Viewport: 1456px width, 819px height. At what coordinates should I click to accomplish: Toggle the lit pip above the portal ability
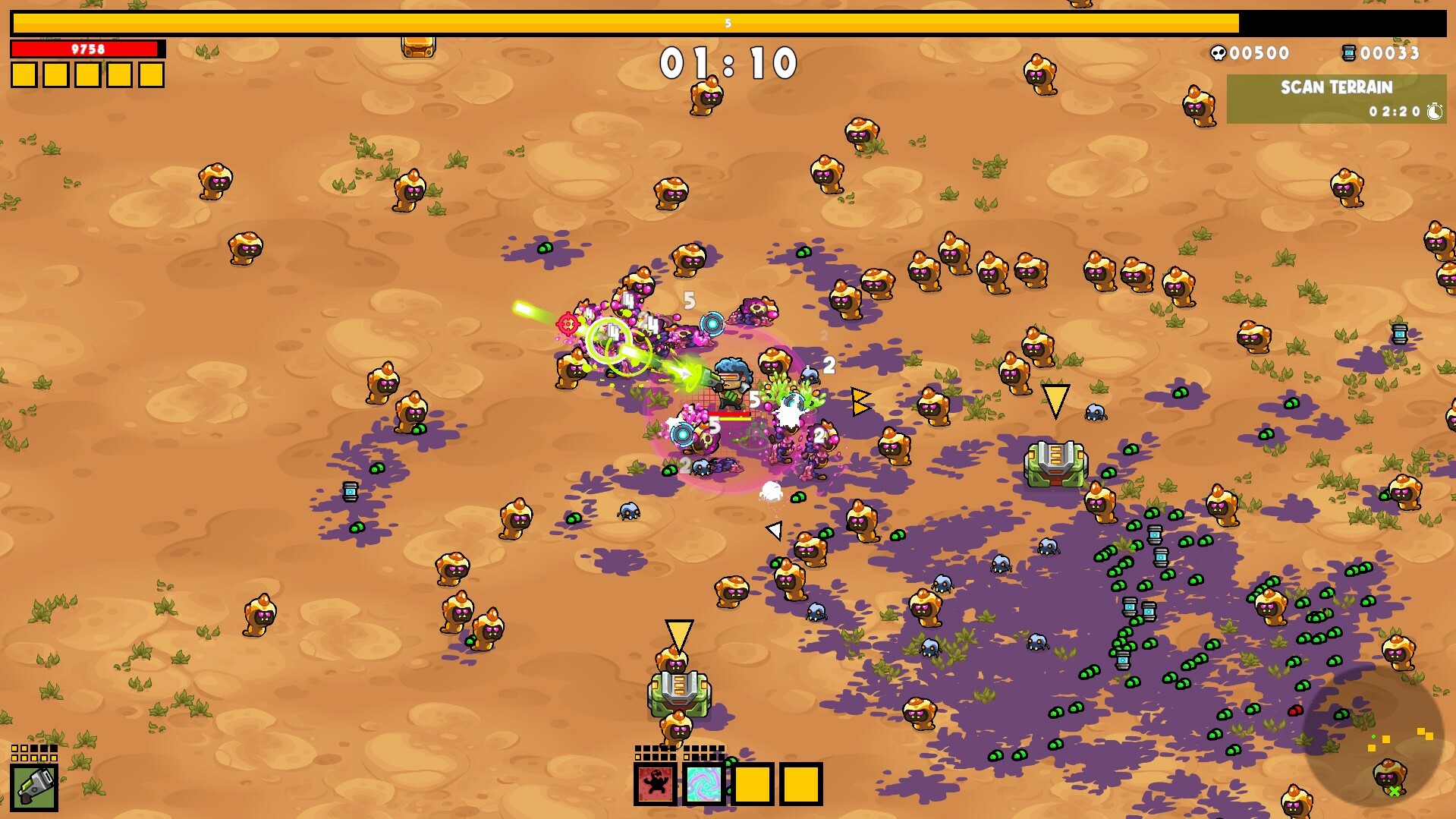[x=686, y=758]
